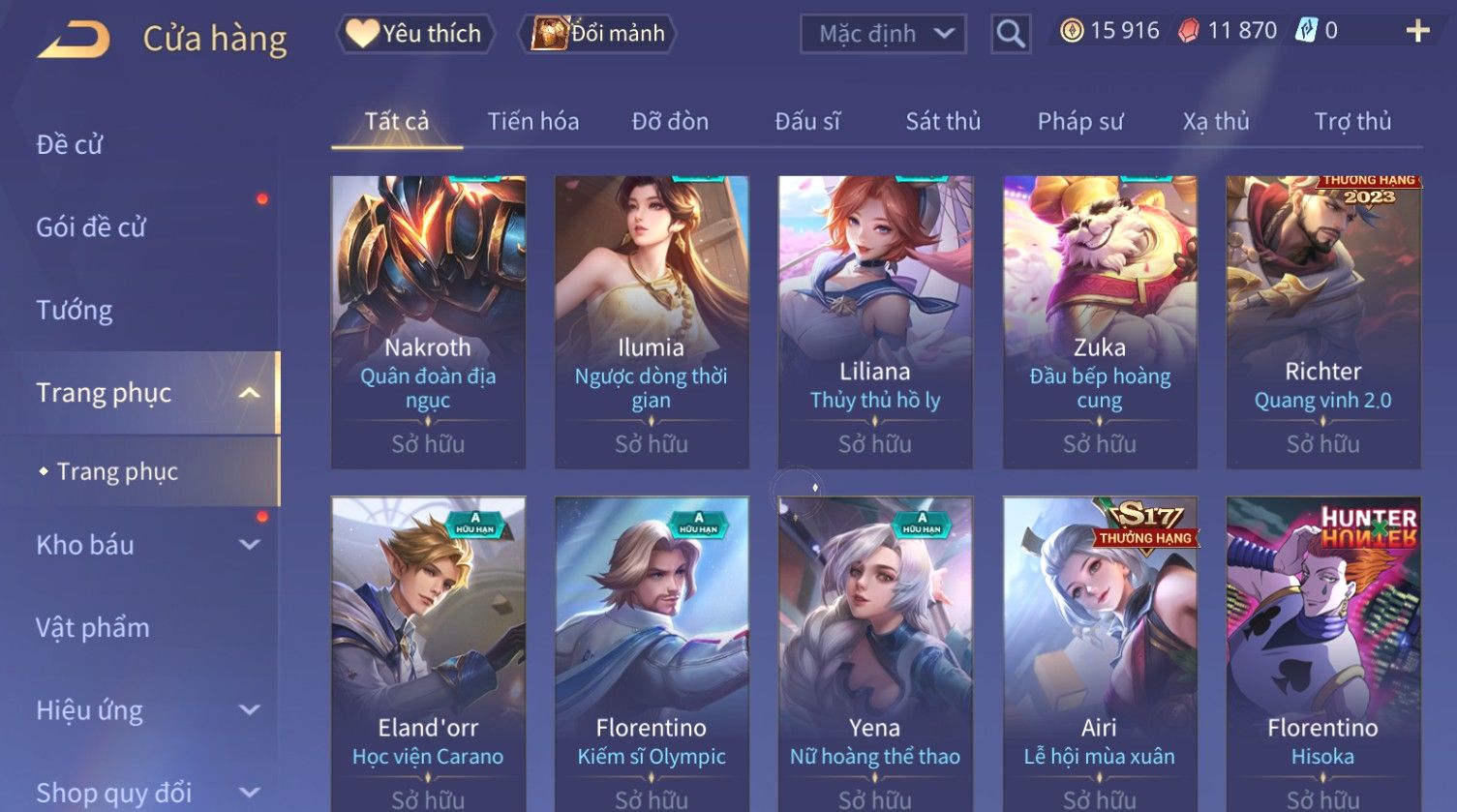Screen dimensions: 1457x812
Task: Open the Tướng heroes section
Action: click(75, 311)
